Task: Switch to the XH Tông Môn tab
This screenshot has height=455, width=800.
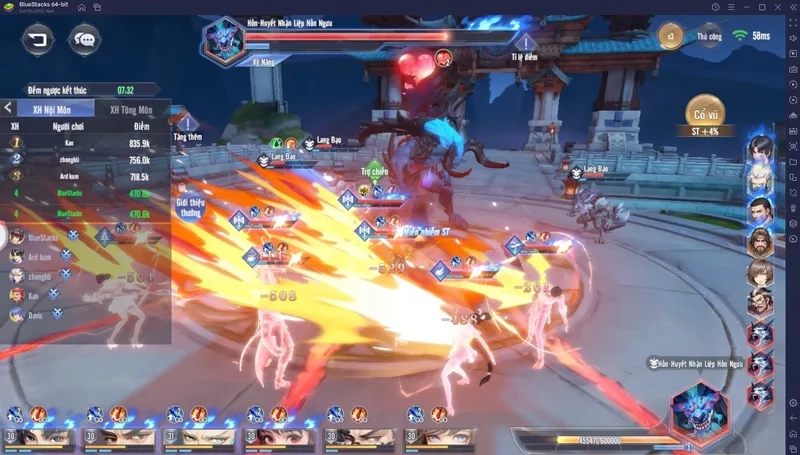Action: coord(131,108)
